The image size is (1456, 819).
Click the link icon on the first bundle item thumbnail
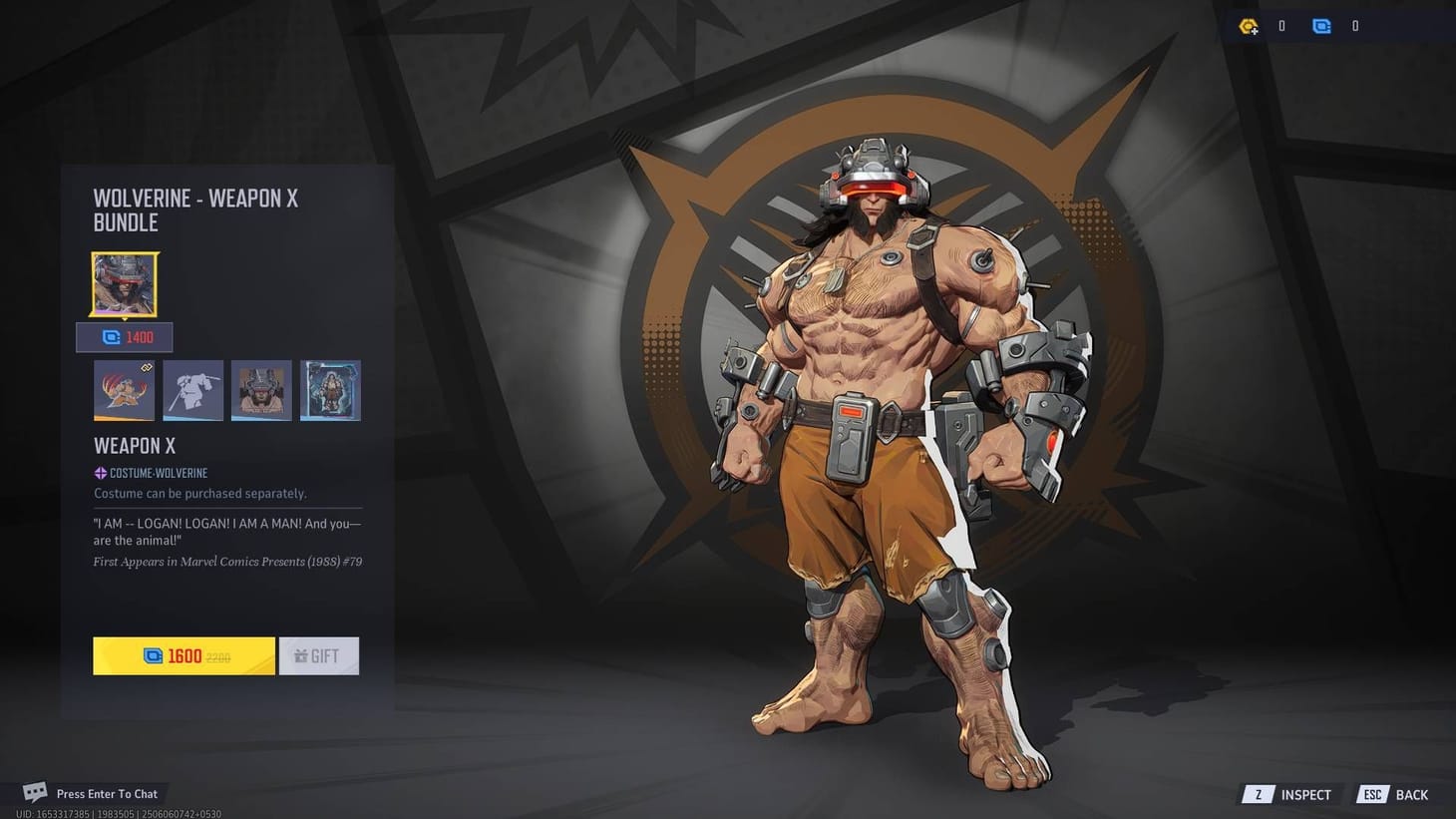(148, 367)
